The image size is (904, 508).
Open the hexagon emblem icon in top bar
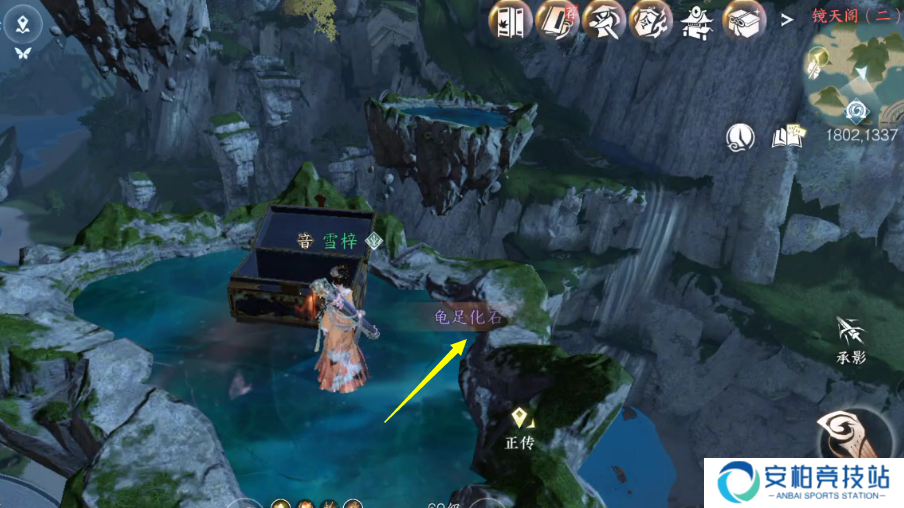pos(650,21)
